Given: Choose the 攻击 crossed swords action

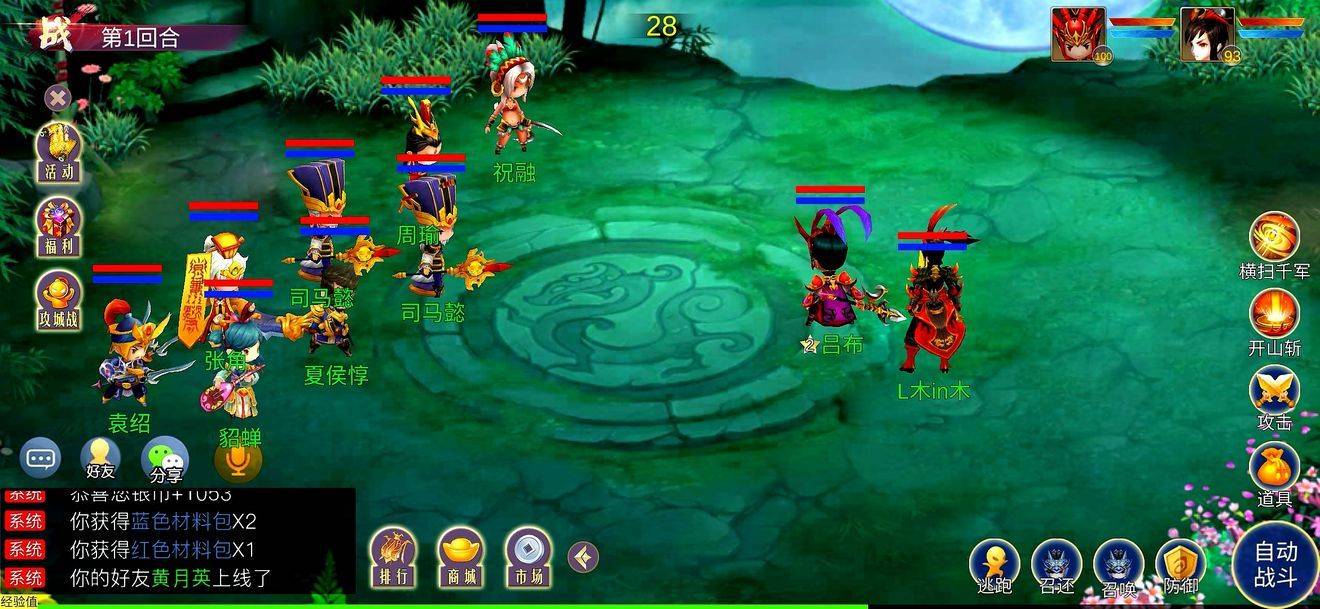Looking at the screenshot, I should [x=1274, y=392].
